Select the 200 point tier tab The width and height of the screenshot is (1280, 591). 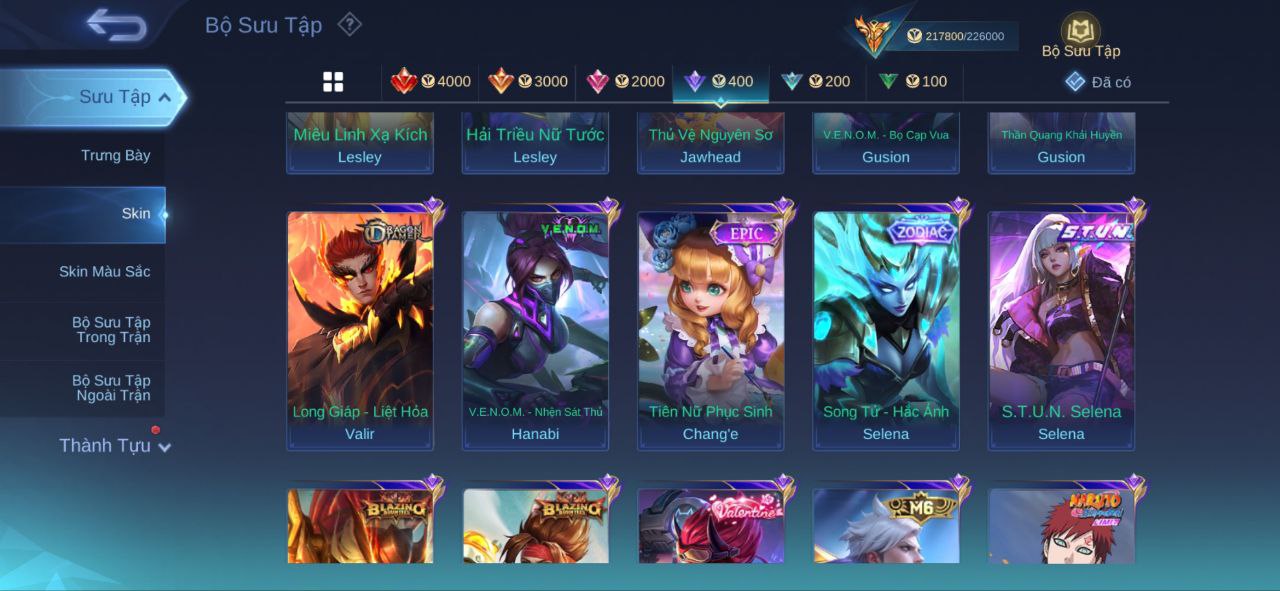click(816, 82)
